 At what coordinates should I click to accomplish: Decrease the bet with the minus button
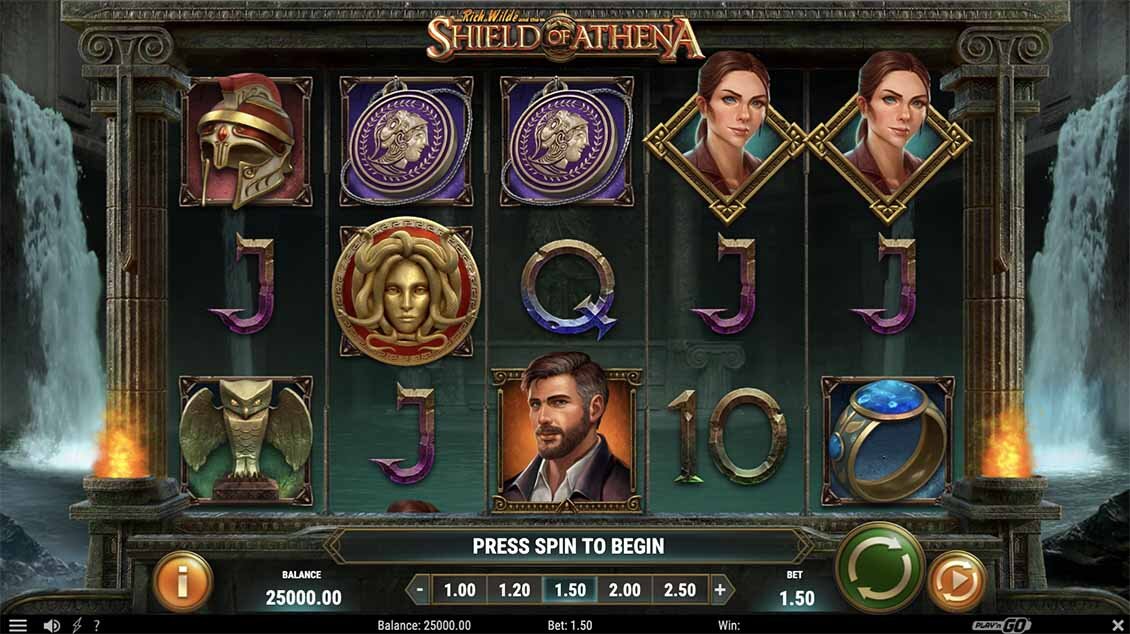(421, 590)
